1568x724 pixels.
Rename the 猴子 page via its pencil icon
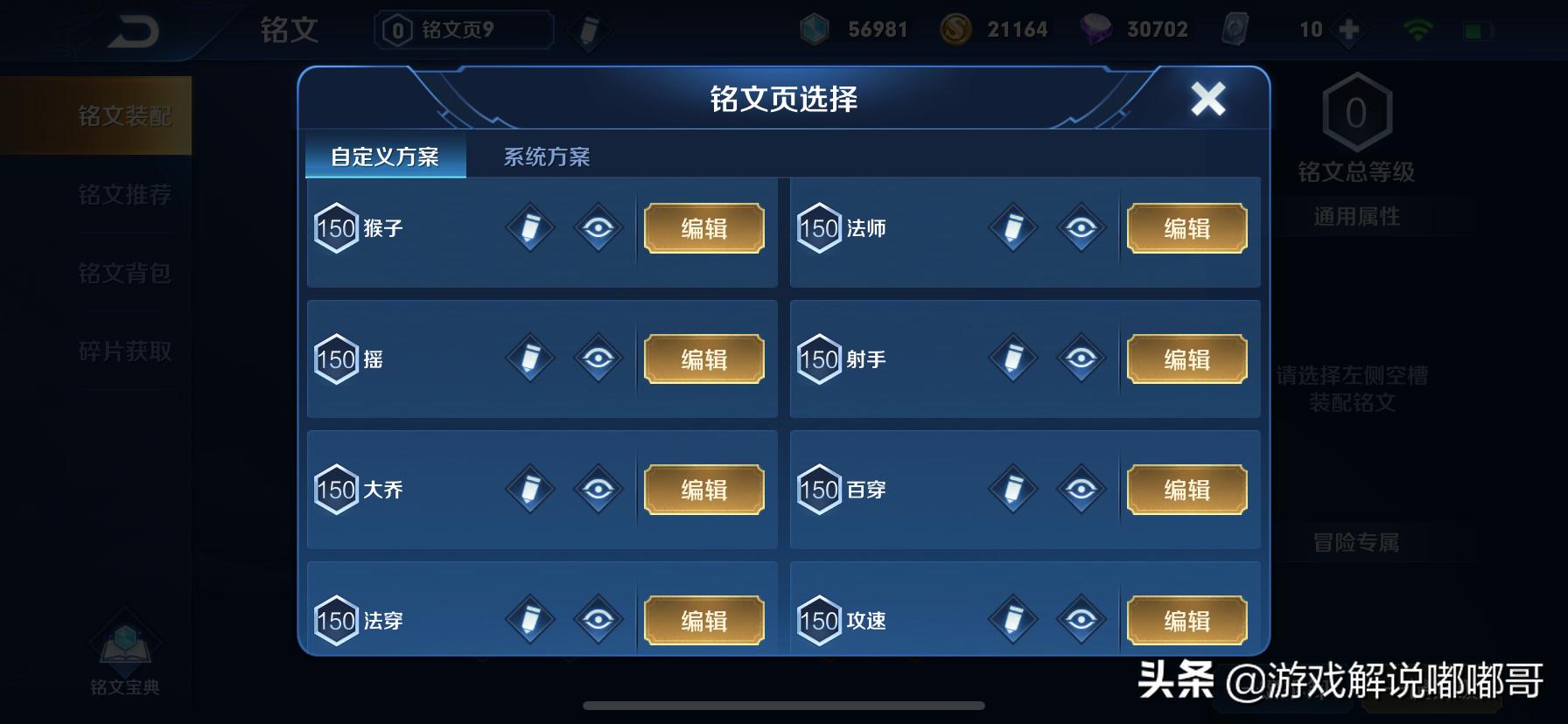(x=528, y=228)
